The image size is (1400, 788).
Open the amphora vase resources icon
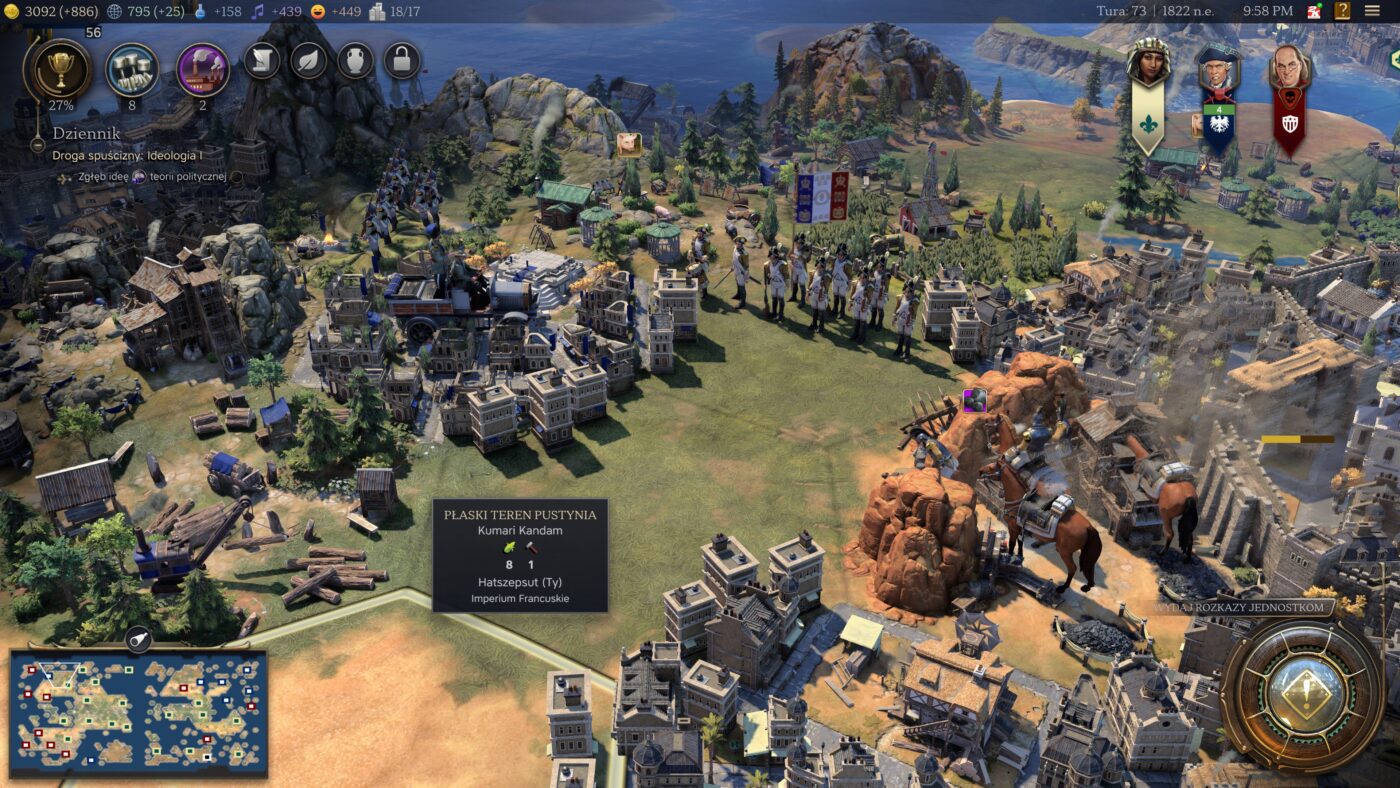tap(355, 61)
